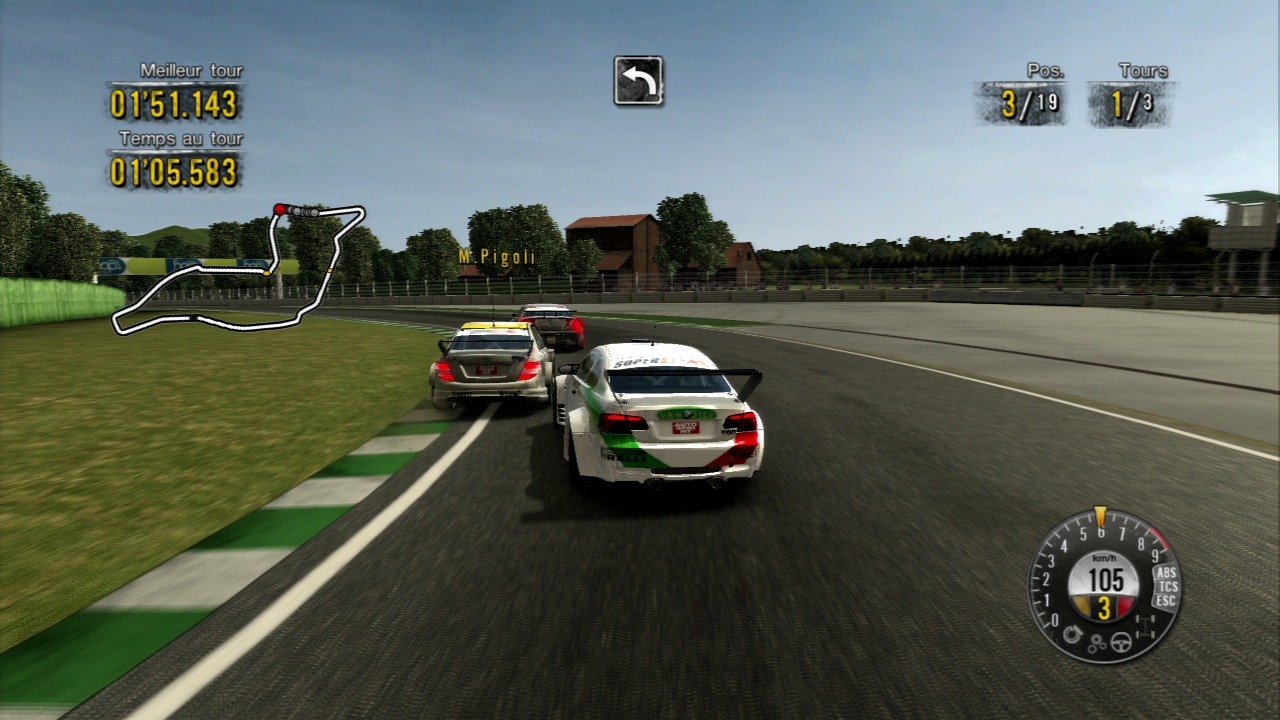This screenshot has width=1280, height=720.
Task: Toggle the ABS assist indicator
Action: click(1165, 572)
